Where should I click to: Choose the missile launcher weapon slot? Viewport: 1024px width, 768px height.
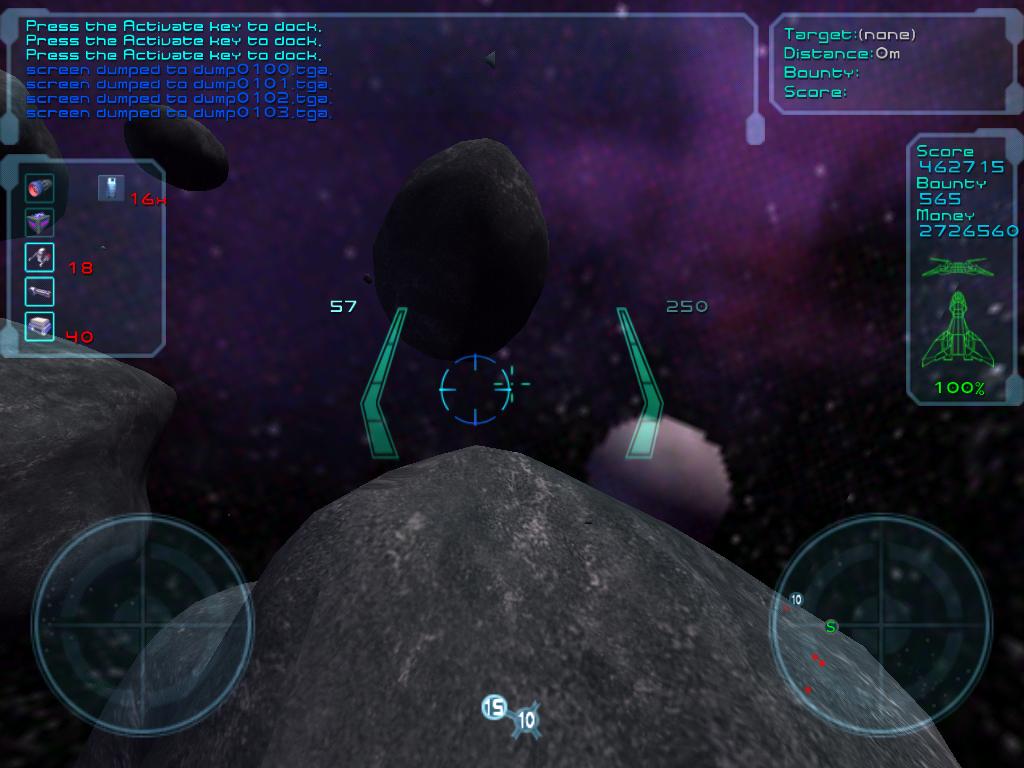coord(40,257)
